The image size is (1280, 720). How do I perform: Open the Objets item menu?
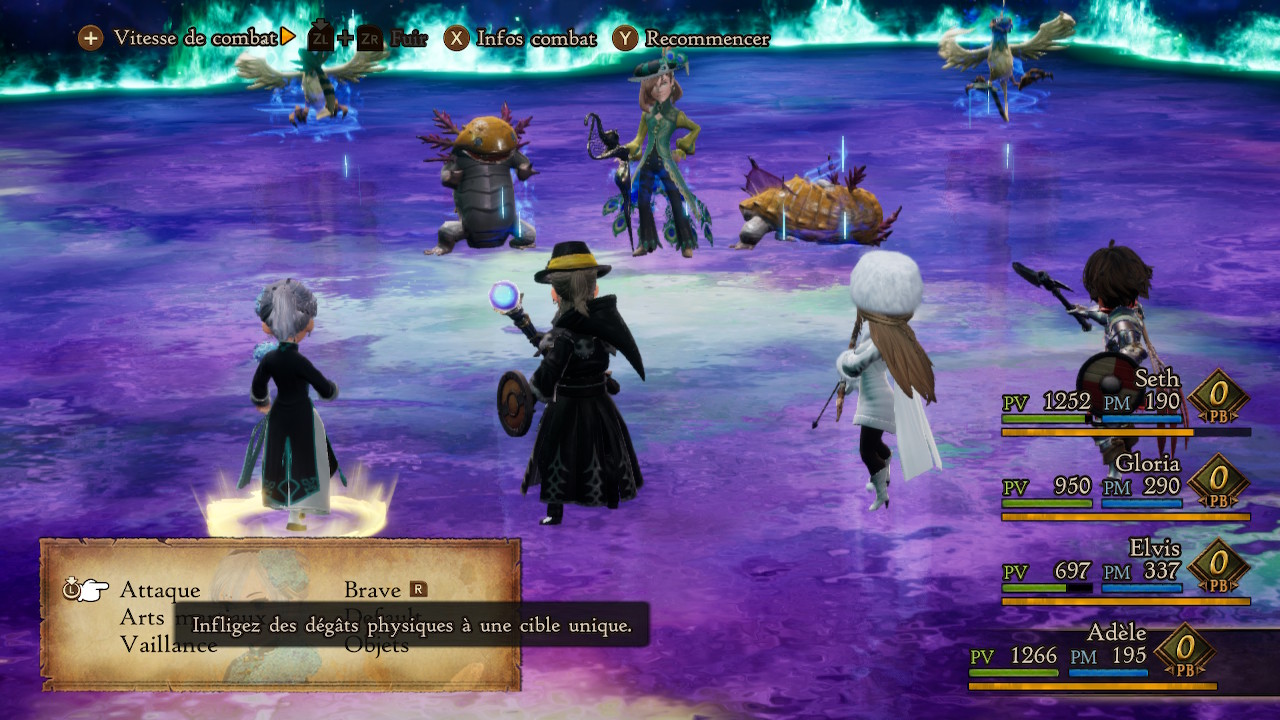(x=377, y=646)
